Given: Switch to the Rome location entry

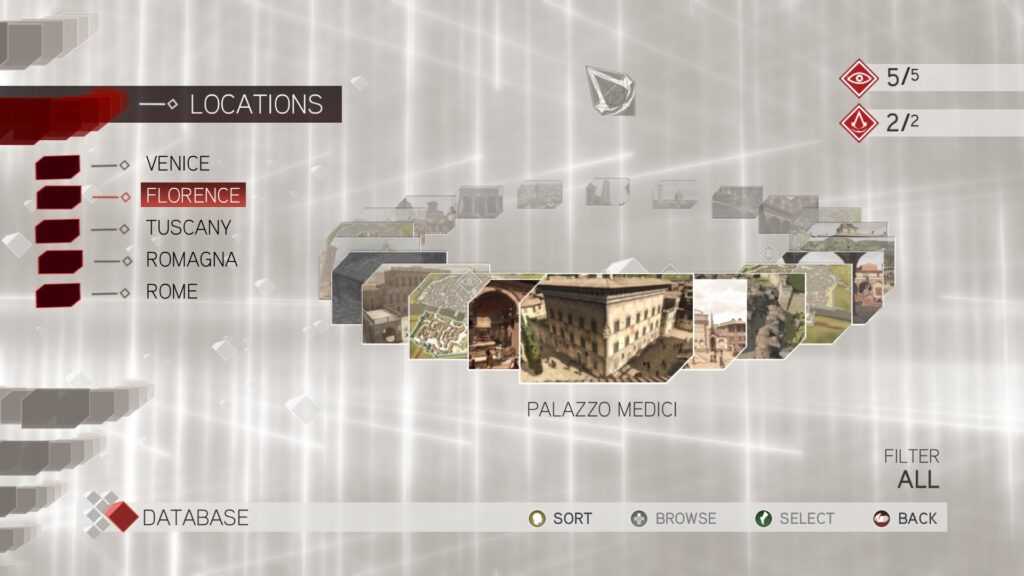Looking at the screenshot, I should click(x=171, y=292).
